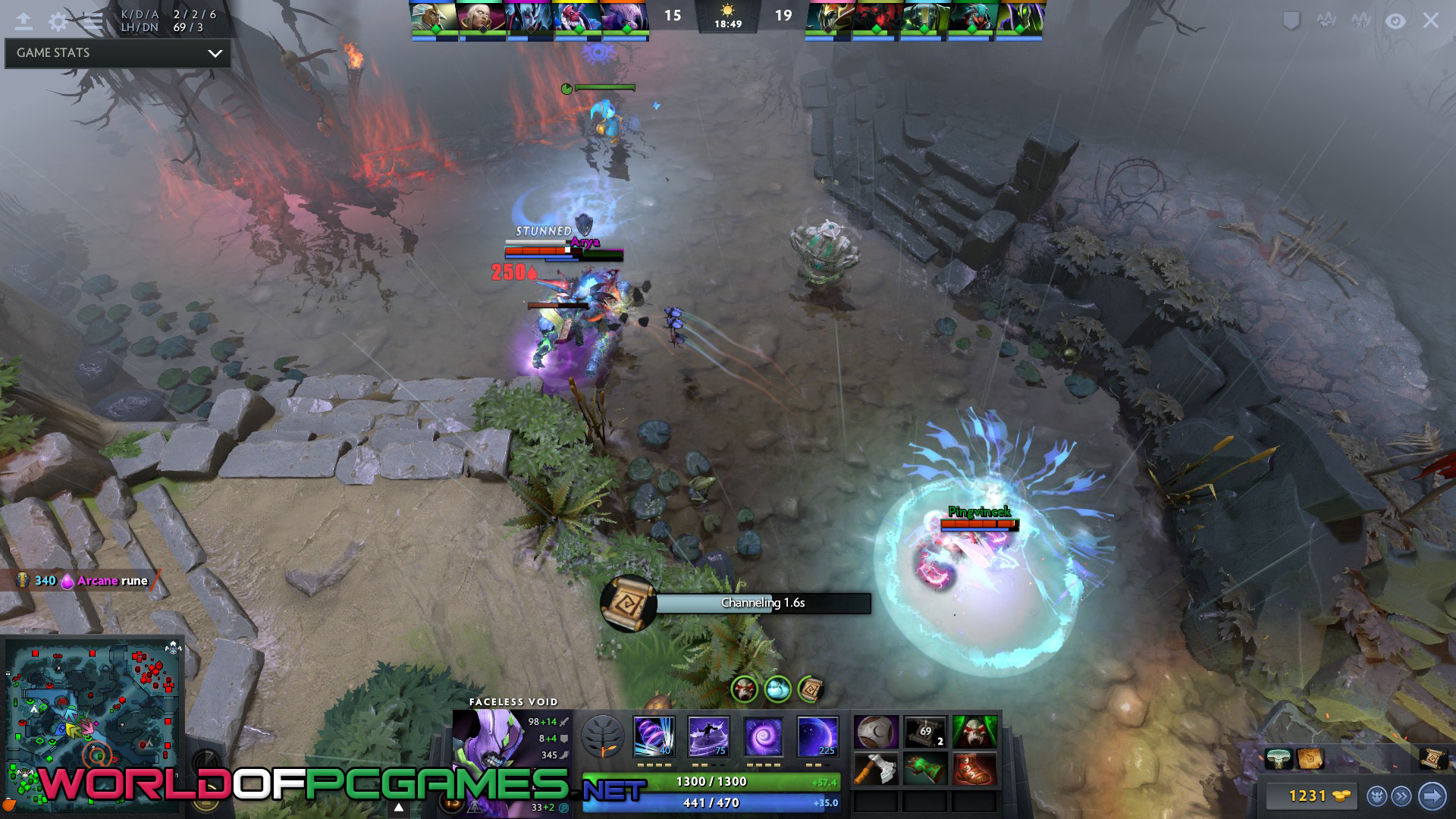Activate the Time Dilation ability
This screenshot has height=819, width=1456.
(708, 736)
